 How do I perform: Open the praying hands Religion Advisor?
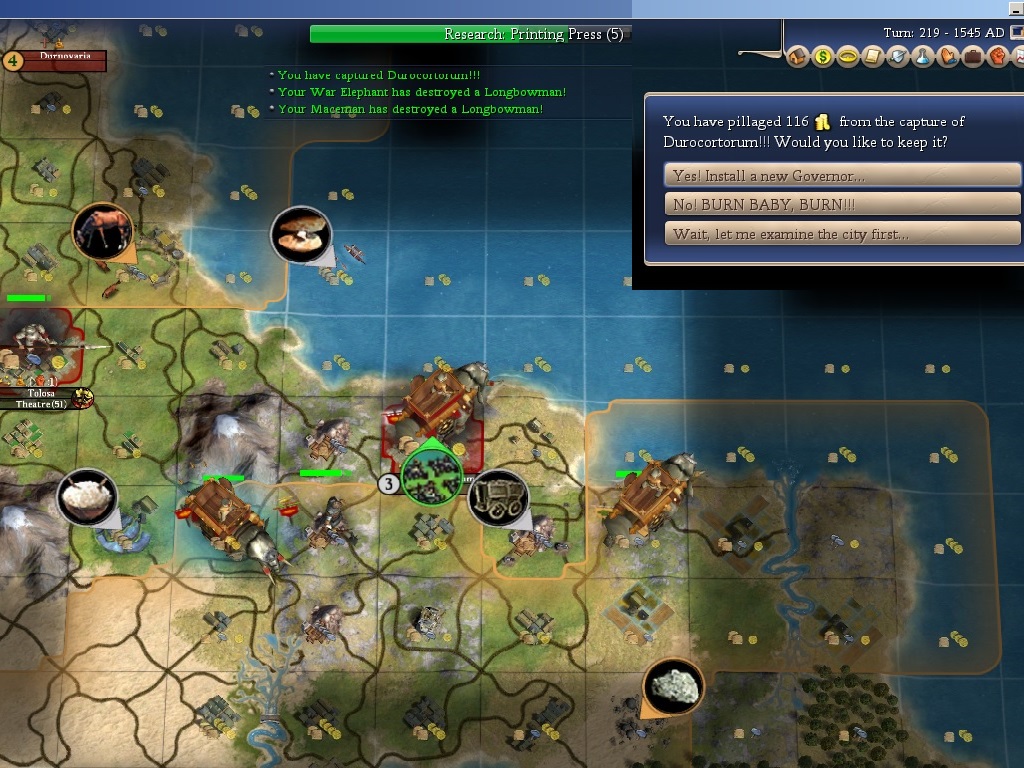pyautogui.click(x=948, y=57)
